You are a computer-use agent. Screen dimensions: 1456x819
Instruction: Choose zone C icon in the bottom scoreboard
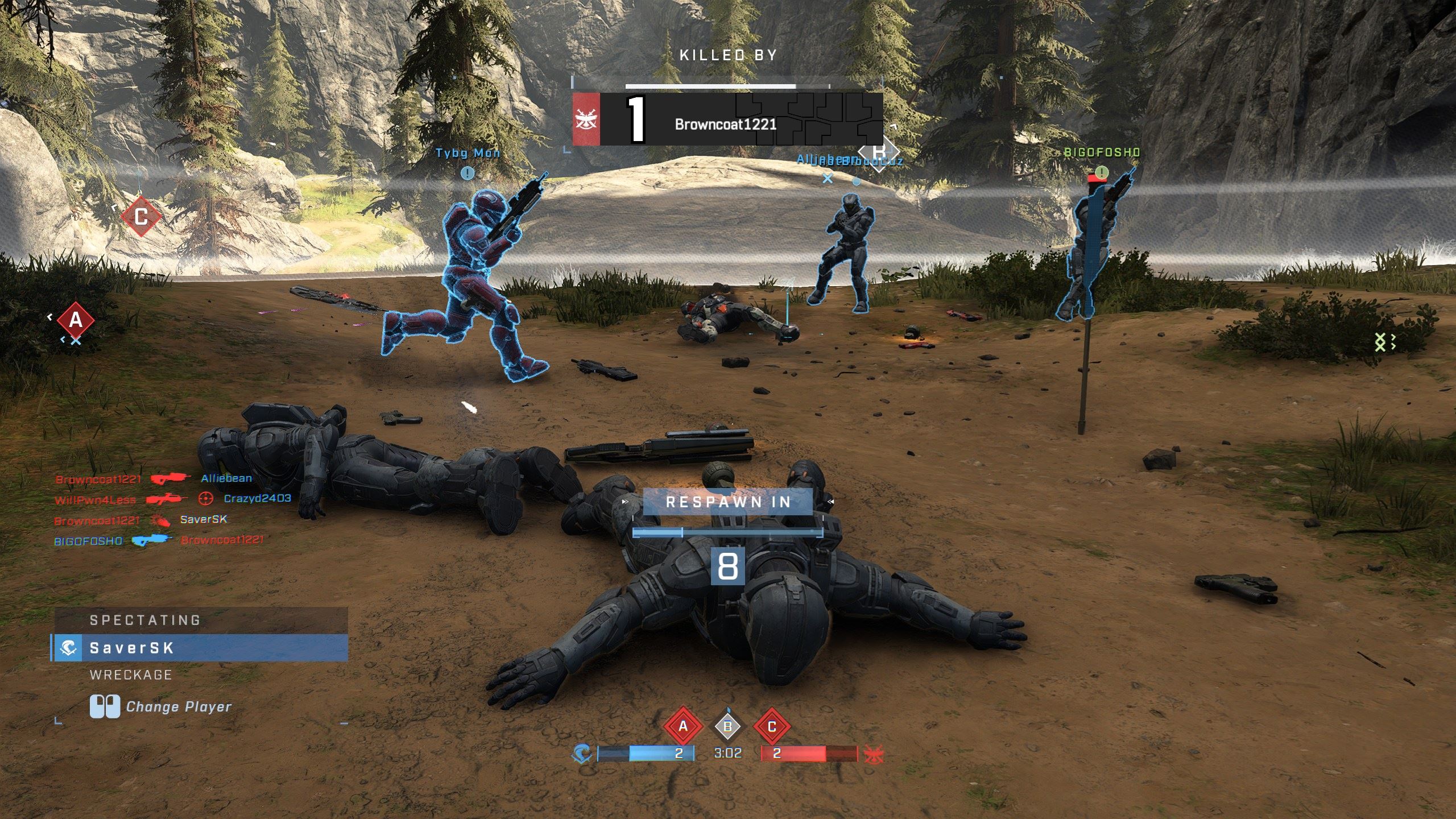772,726
